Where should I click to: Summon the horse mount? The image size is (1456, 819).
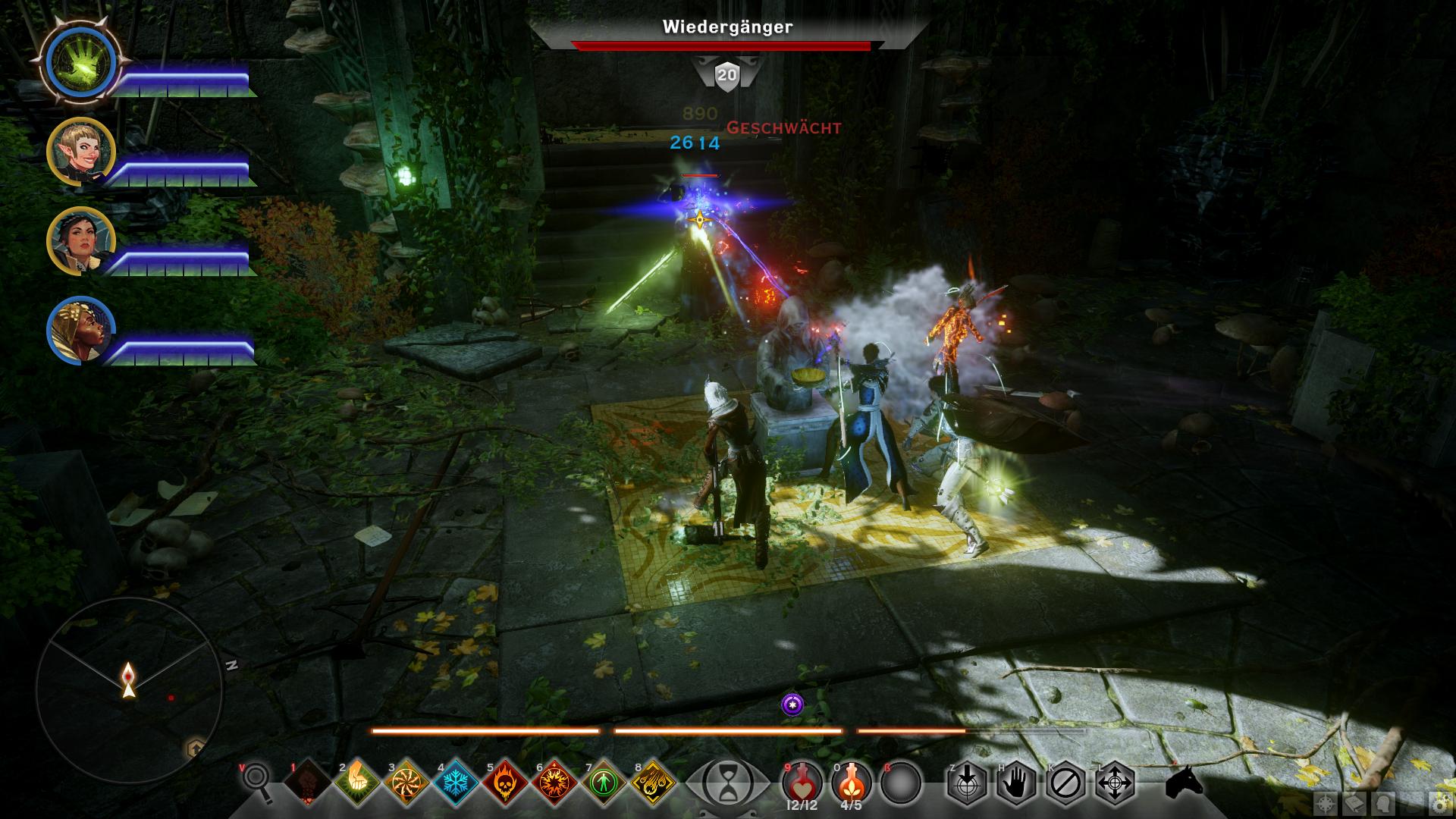click(1184, 782)
